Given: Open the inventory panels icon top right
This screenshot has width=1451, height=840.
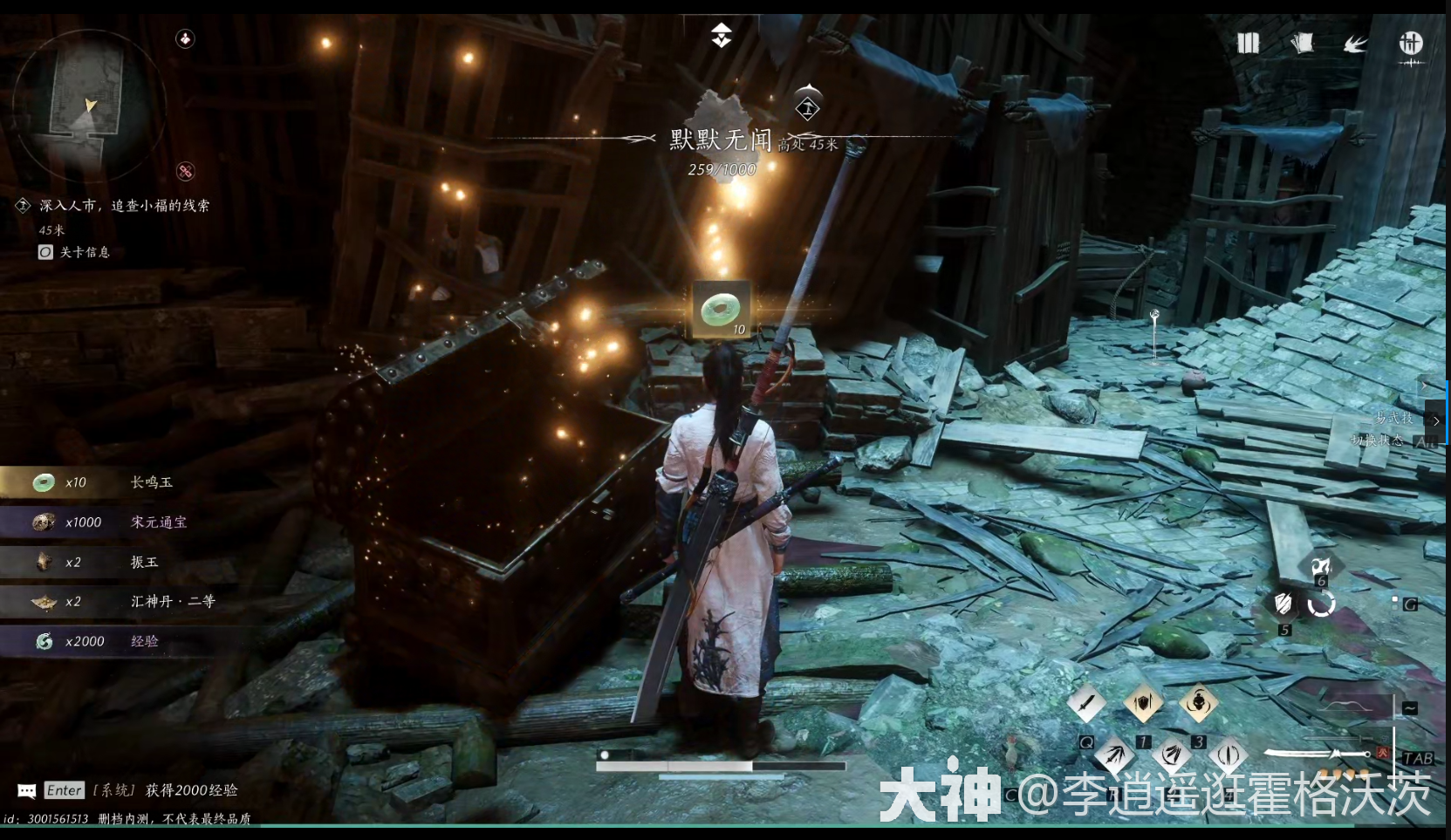Looking at the screenshot, I should (x=1248, y=44).
